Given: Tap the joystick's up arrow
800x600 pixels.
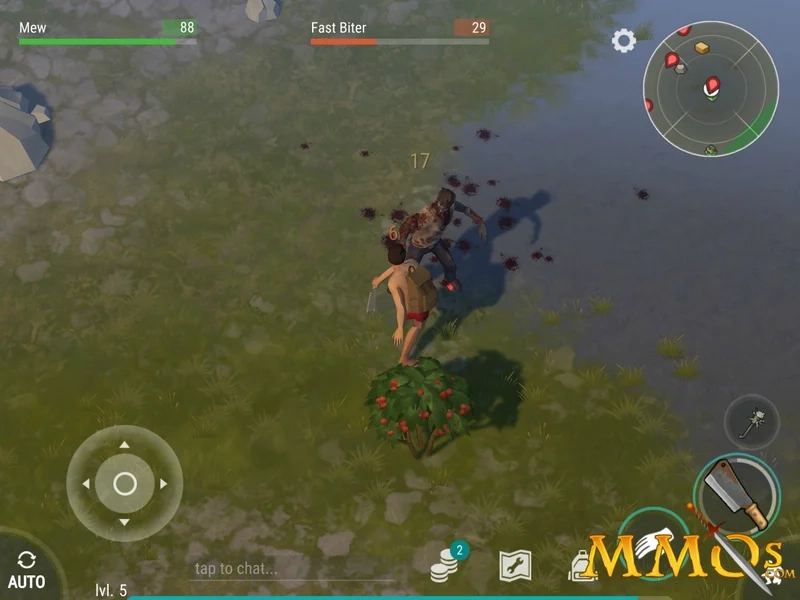Looking at the screenshot, I should (124, 445).
